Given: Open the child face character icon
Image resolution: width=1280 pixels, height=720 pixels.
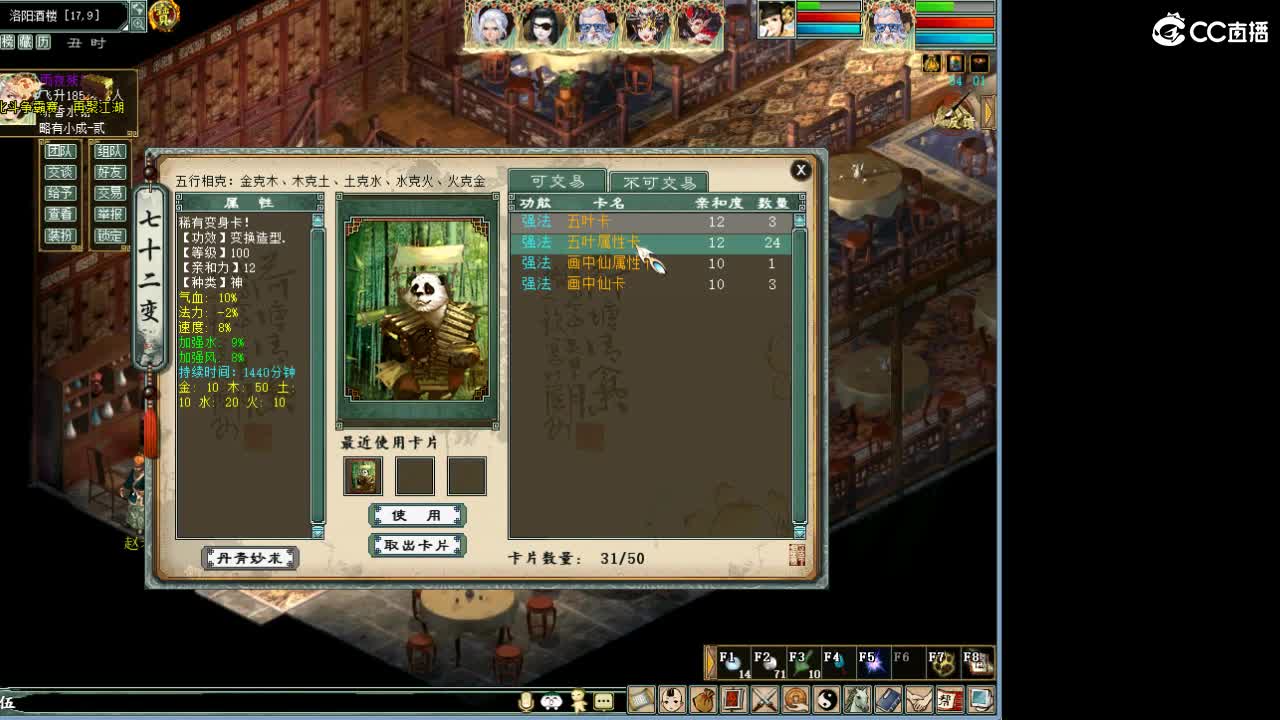Looking at the screenshot, I should click(x=672, y=700).
